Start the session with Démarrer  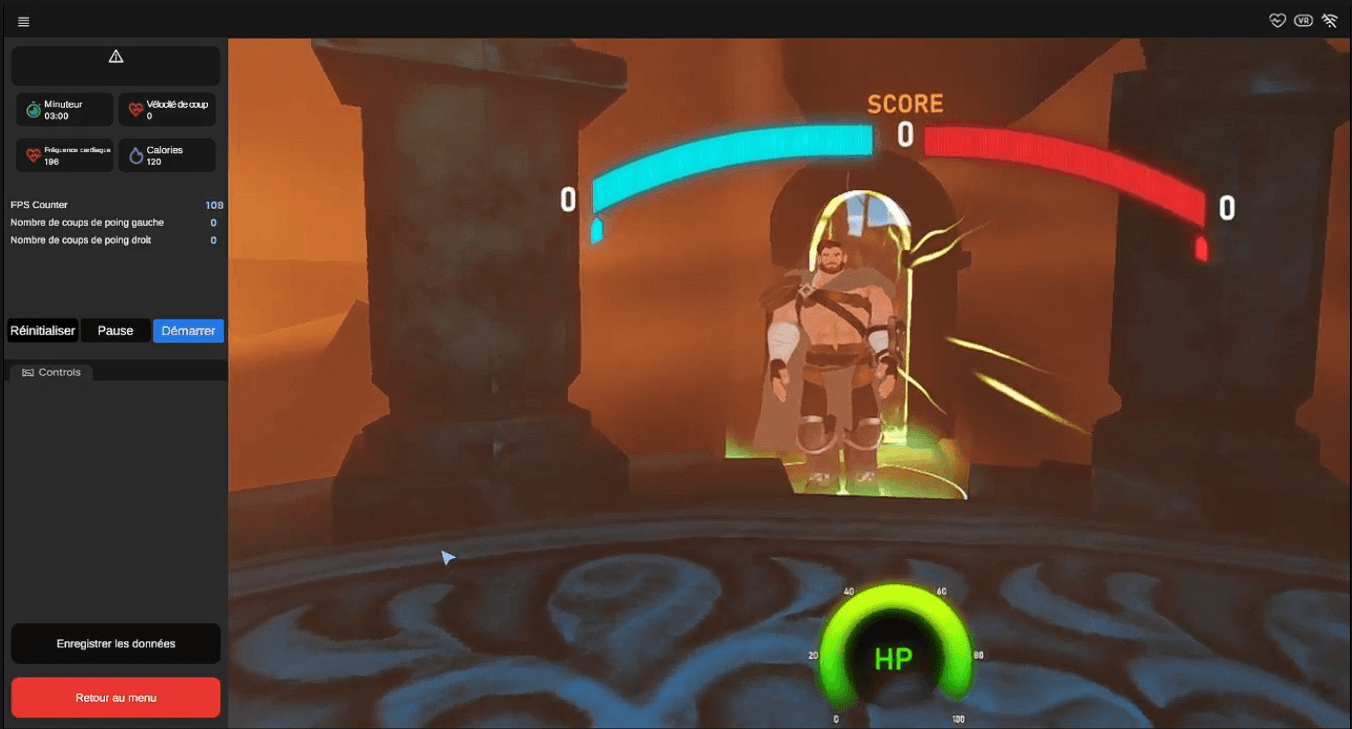188,331
